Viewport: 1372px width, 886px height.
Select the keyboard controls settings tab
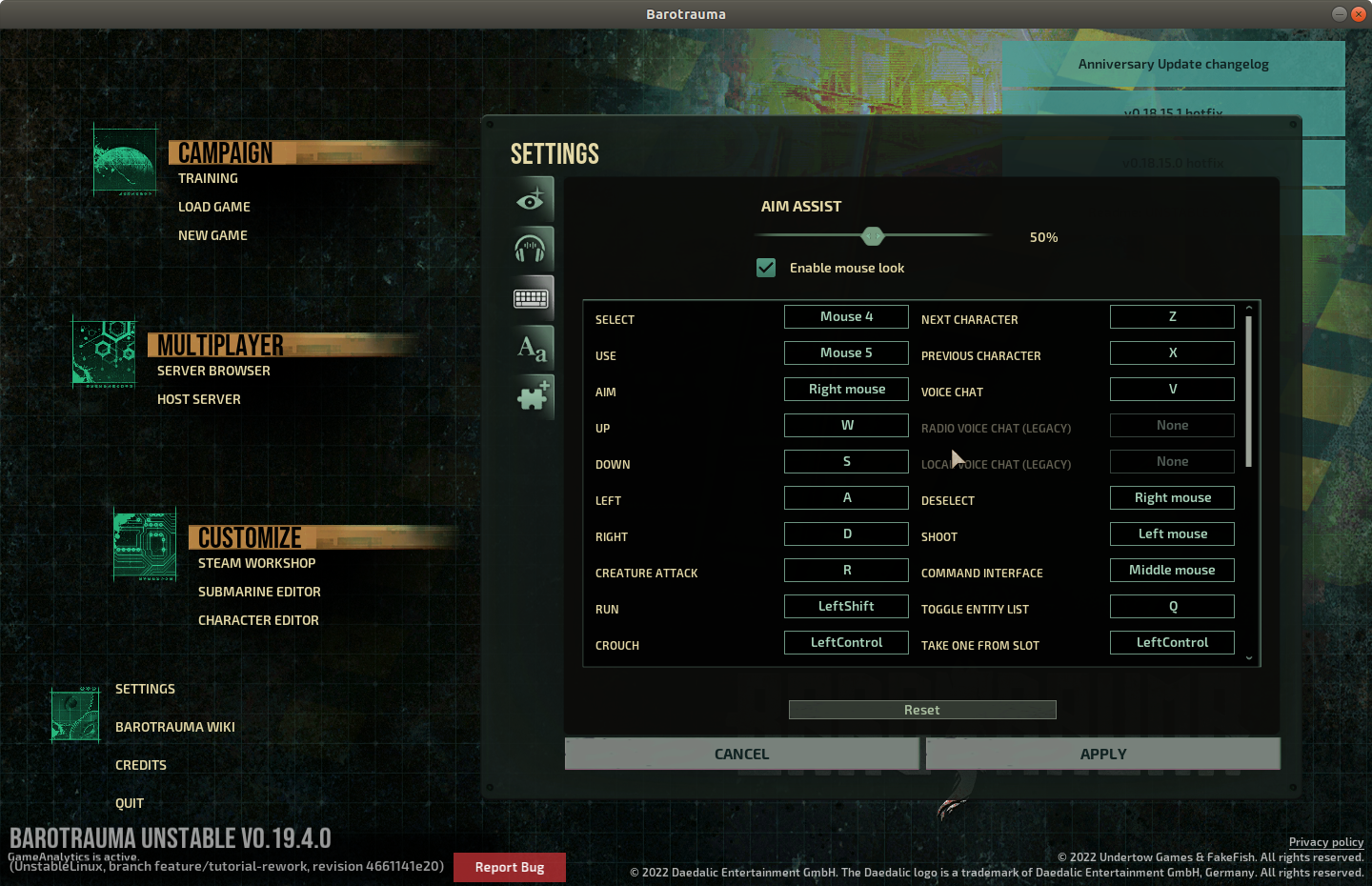tap(532, 297)
